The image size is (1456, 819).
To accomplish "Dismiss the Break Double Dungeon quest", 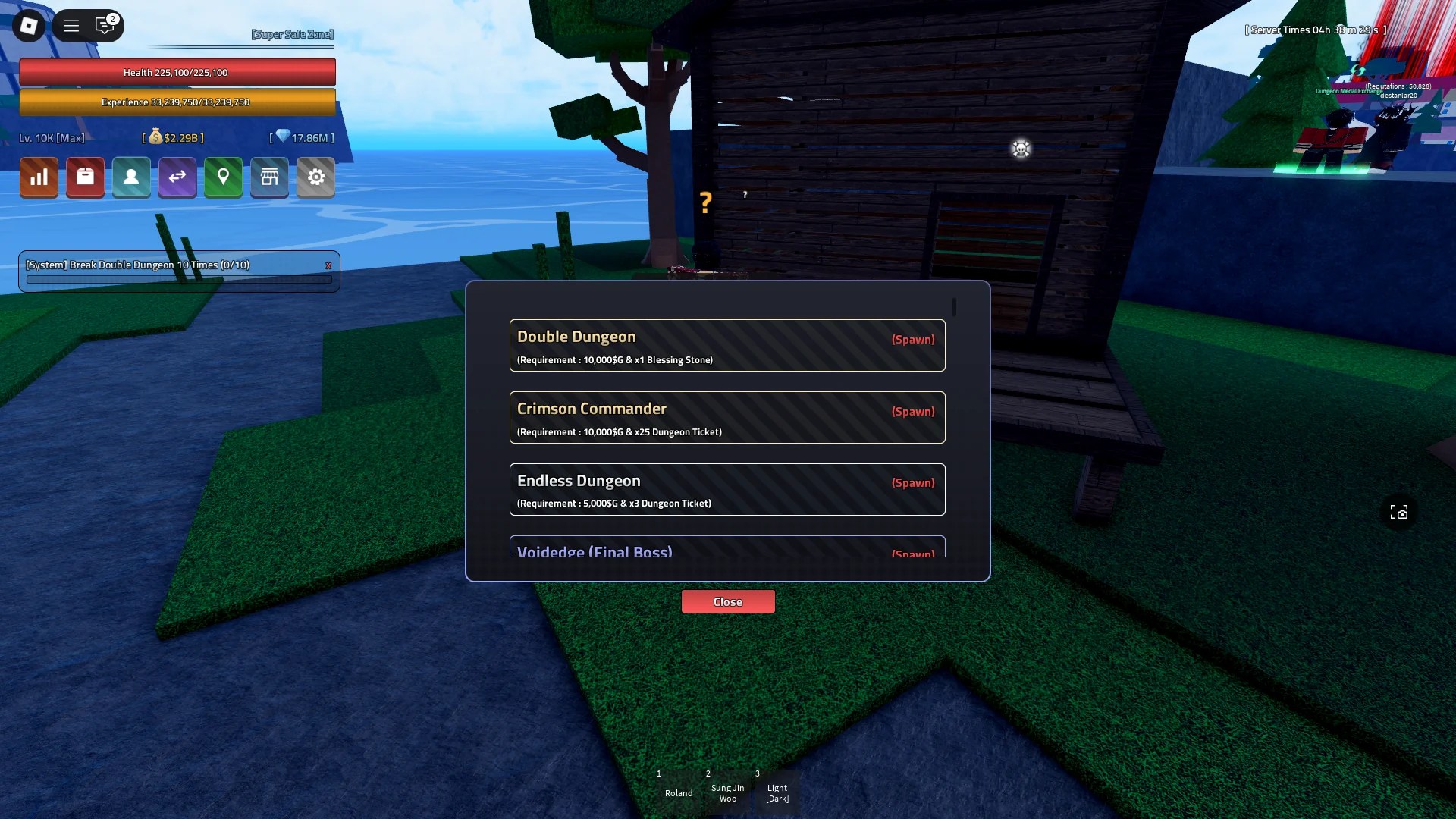I will click(328, 265).
